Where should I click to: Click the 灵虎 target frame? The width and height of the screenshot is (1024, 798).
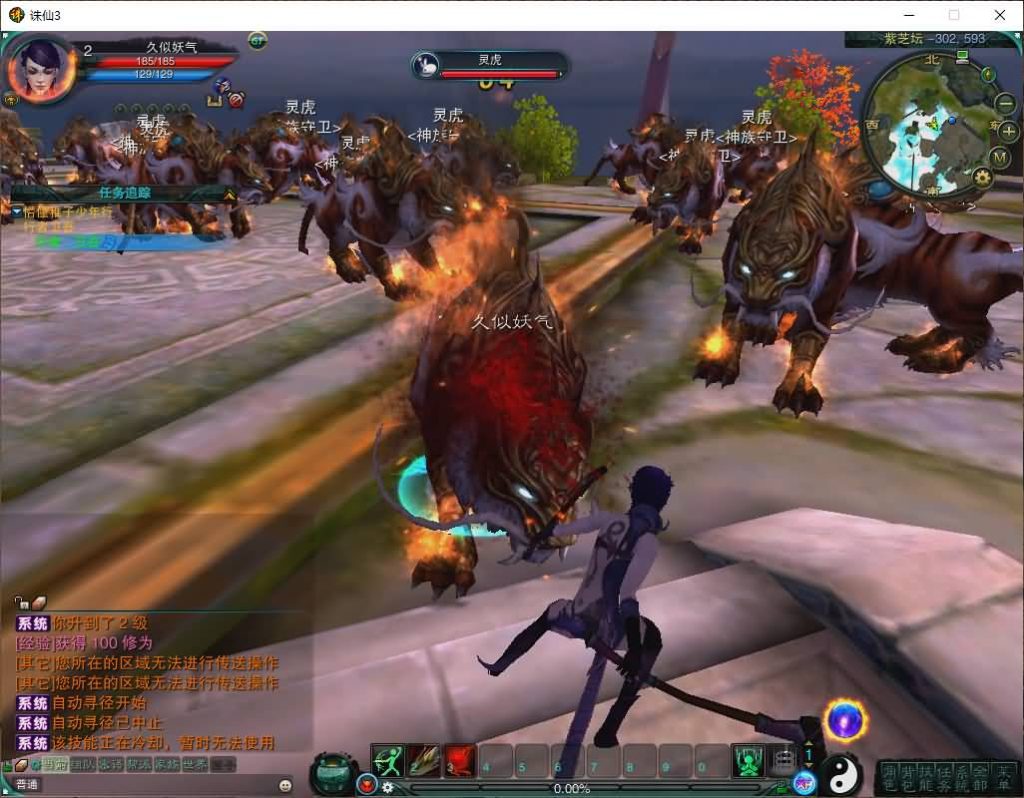click(490, 66)
